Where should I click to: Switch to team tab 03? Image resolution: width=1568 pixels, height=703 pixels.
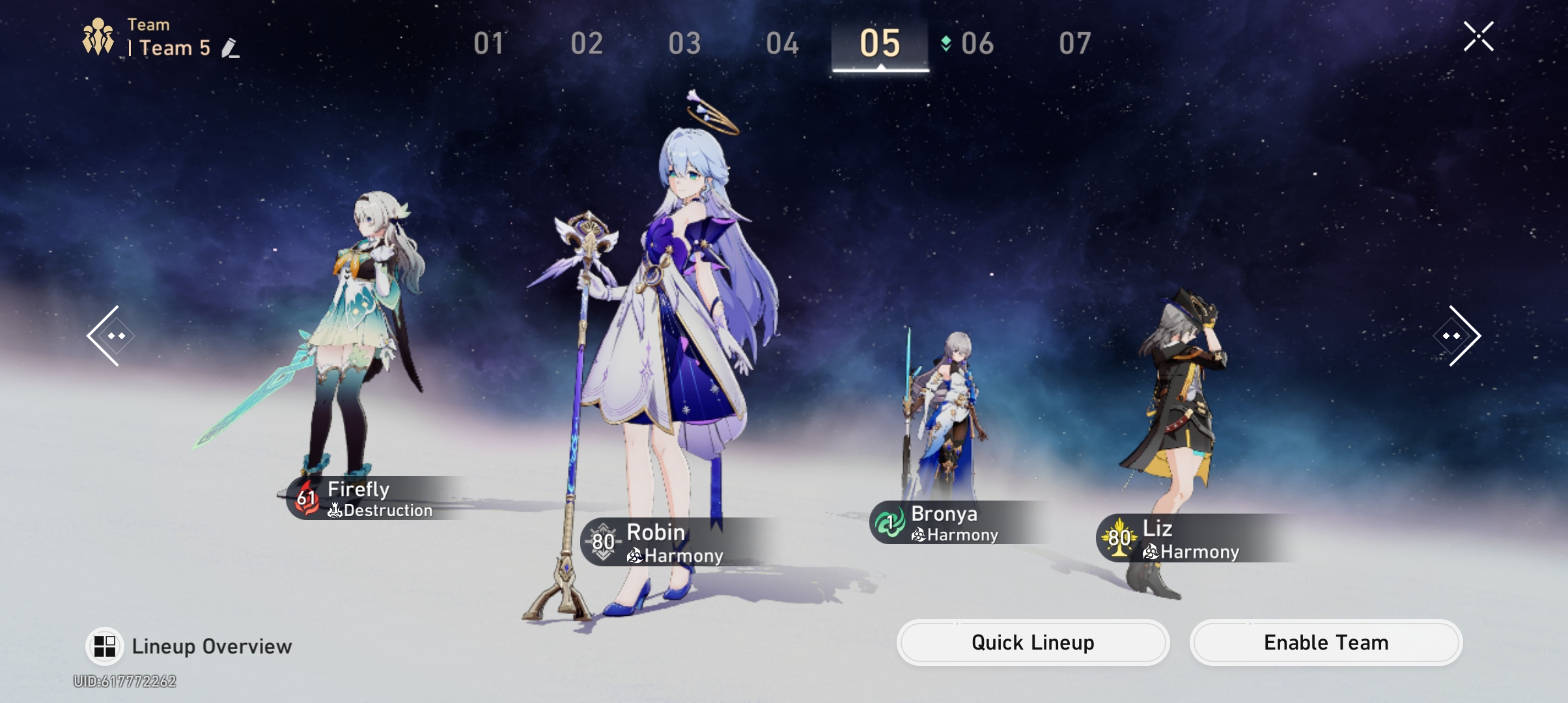click(x=685, y=43)
